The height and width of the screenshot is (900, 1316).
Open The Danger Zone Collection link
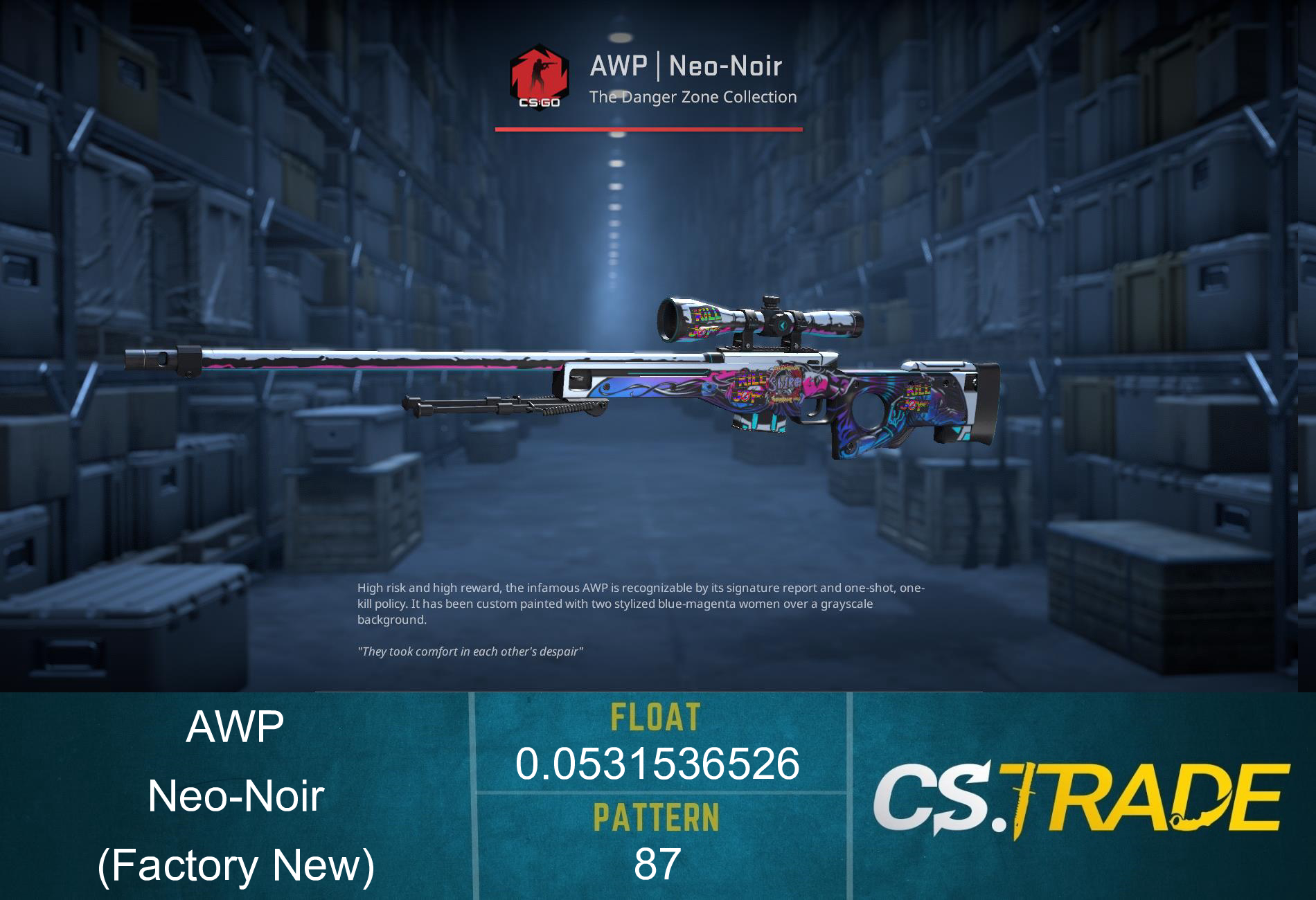coord(693,98)
